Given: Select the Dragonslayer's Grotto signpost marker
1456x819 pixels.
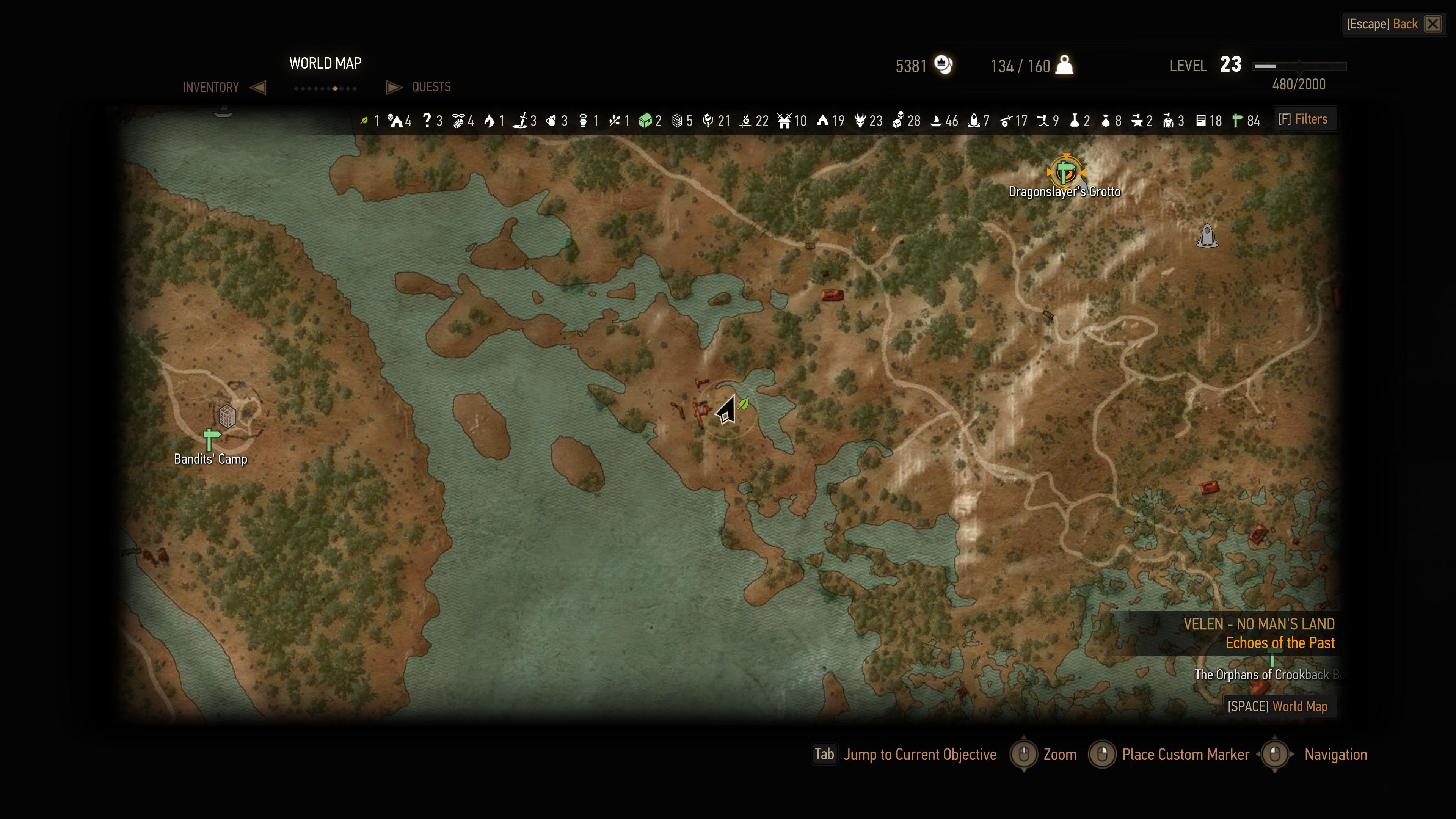Looking at the screenshot, I should tap(1065, 171).
